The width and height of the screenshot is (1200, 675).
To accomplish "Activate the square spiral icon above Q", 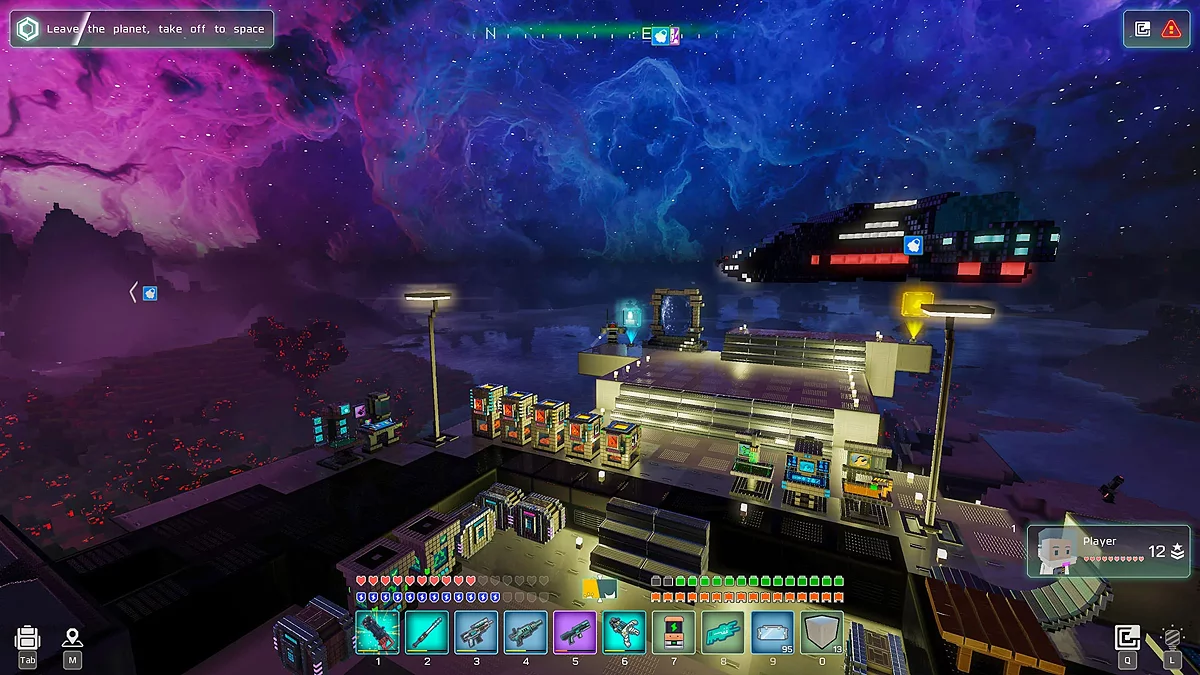I will point(1128,637).
